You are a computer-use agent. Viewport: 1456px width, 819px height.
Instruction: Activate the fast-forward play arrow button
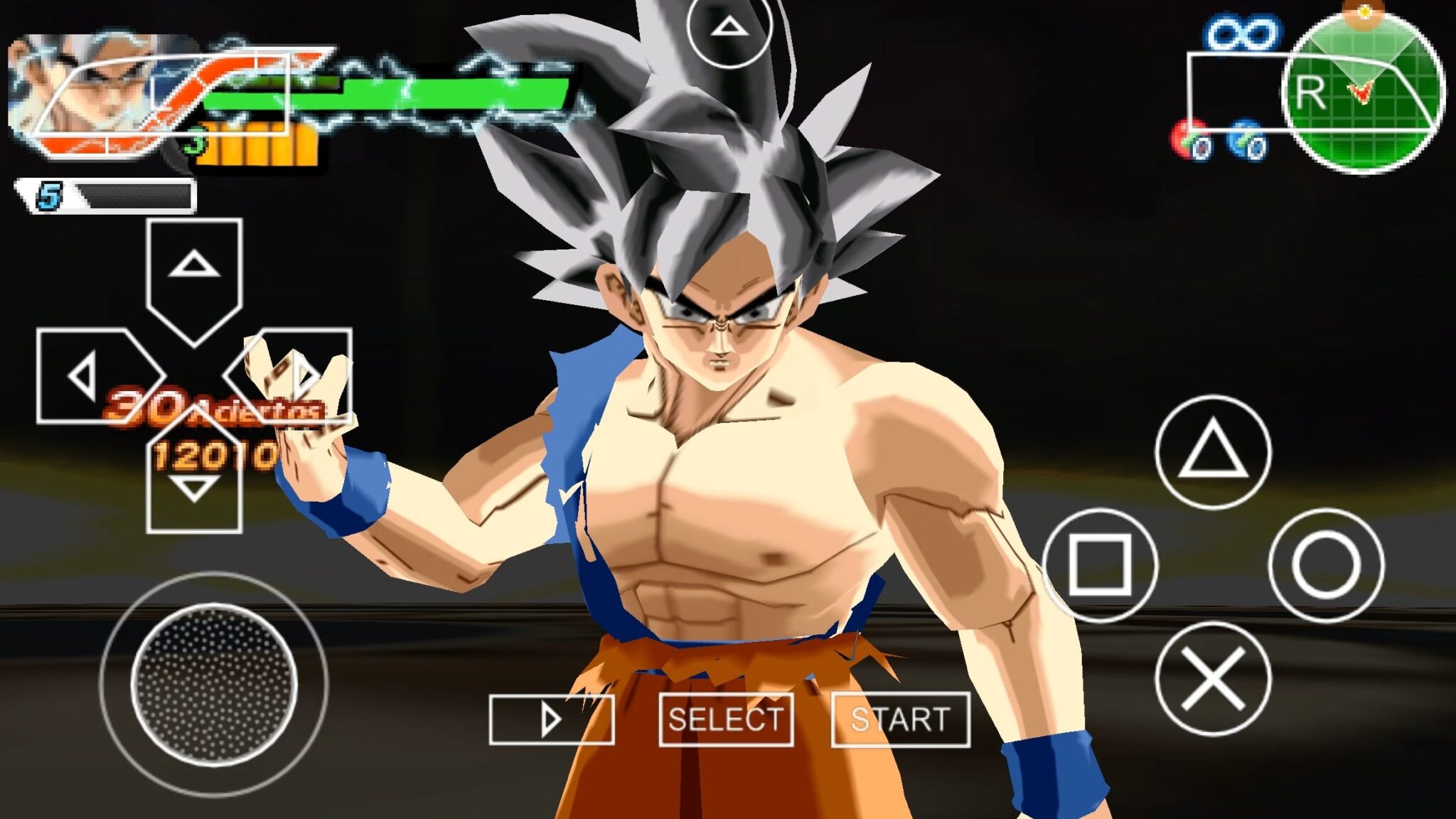click(552, 719)
